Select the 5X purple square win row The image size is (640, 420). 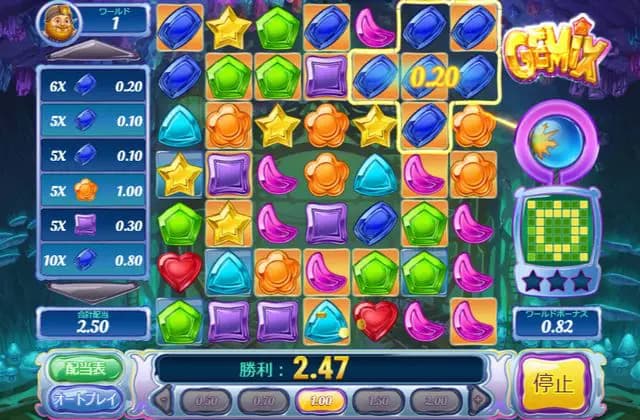92,226
